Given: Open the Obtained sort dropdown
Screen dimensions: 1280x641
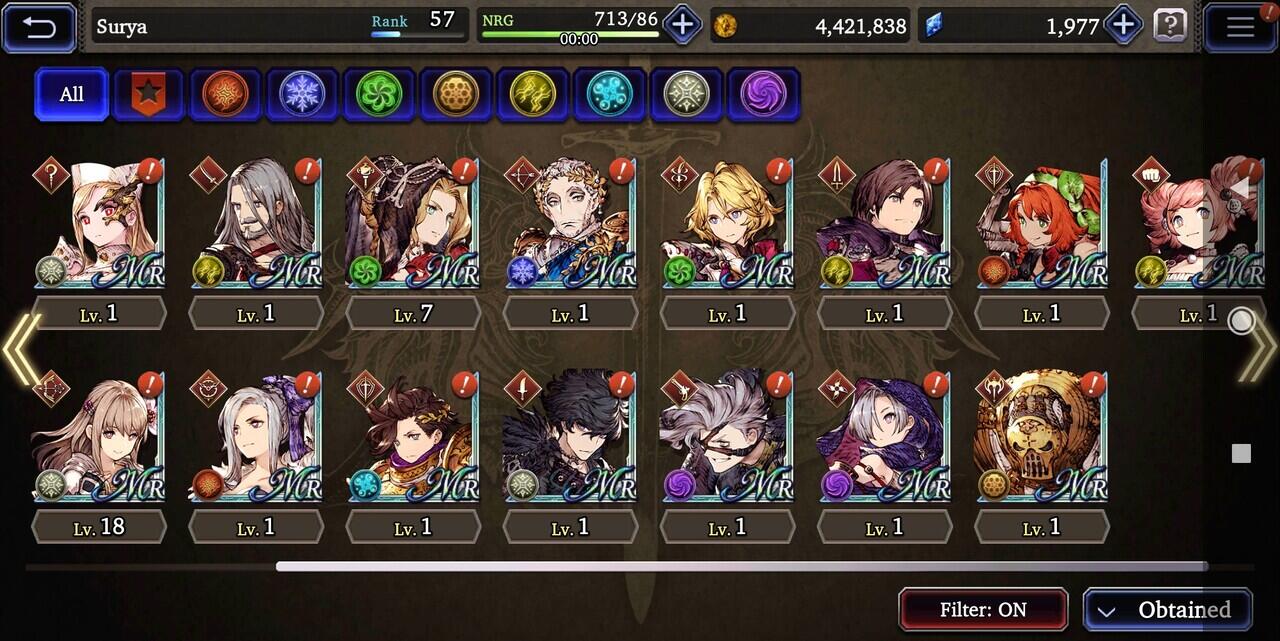Looking at the screenshot, I should 1167,609.
